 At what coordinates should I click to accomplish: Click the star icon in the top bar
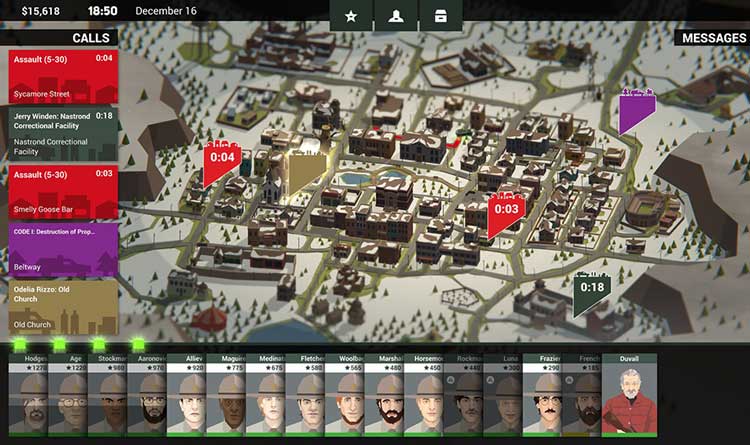(x=351, y=16)
